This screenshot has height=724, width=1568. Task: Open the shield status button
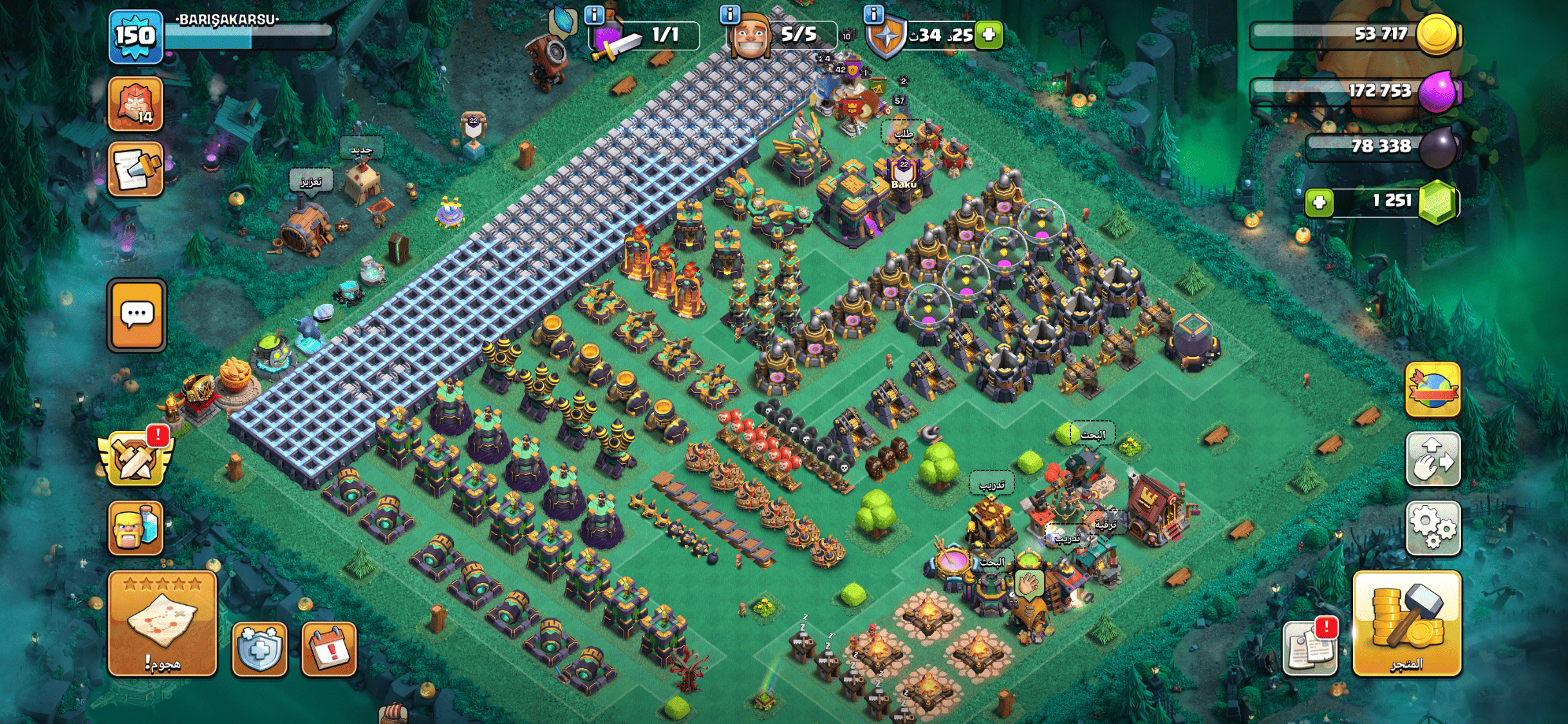[x=259, y=649]
